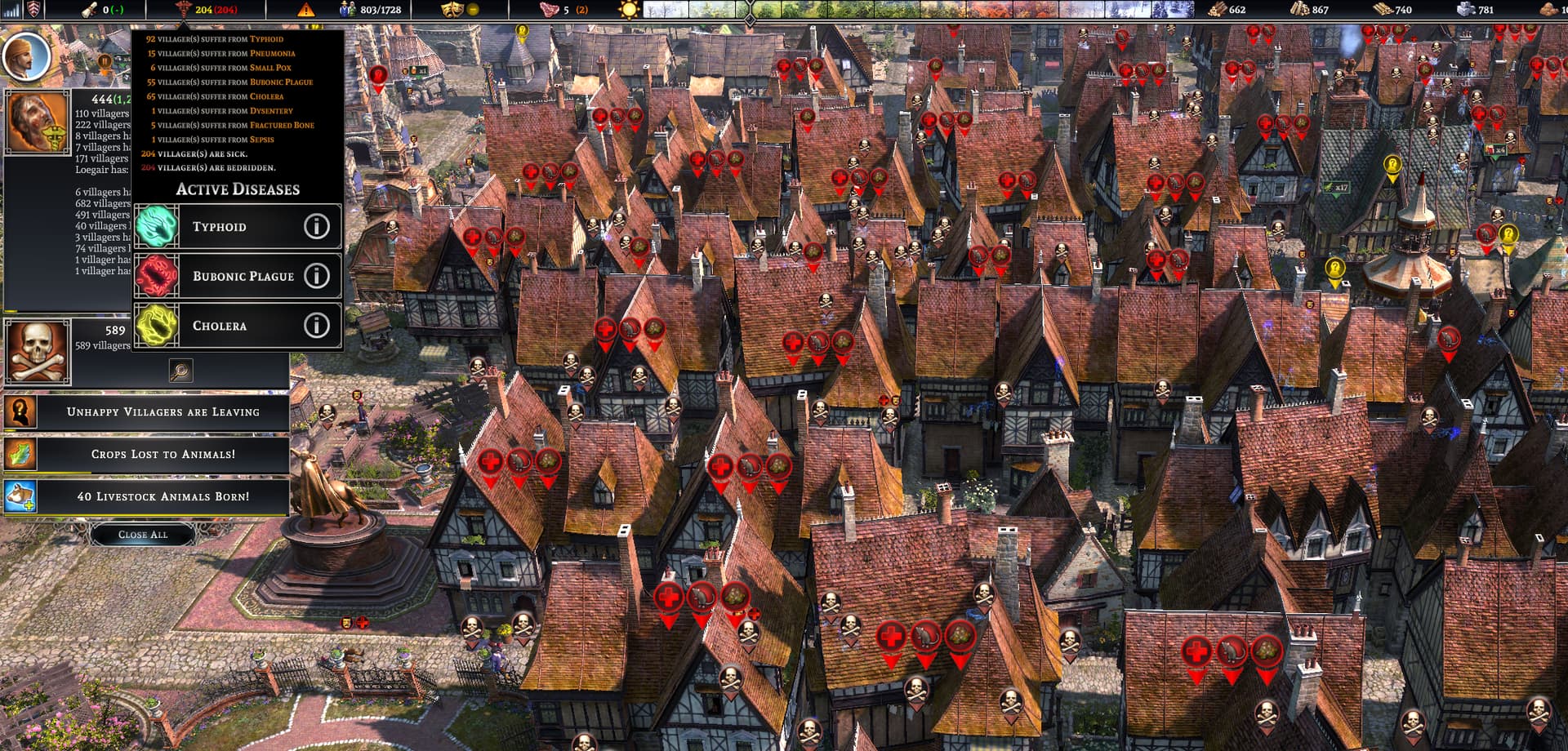This screenshot has width=1568, height=751.
Task: Open the population villagers icon in top bar
Action: click(348, 10)
